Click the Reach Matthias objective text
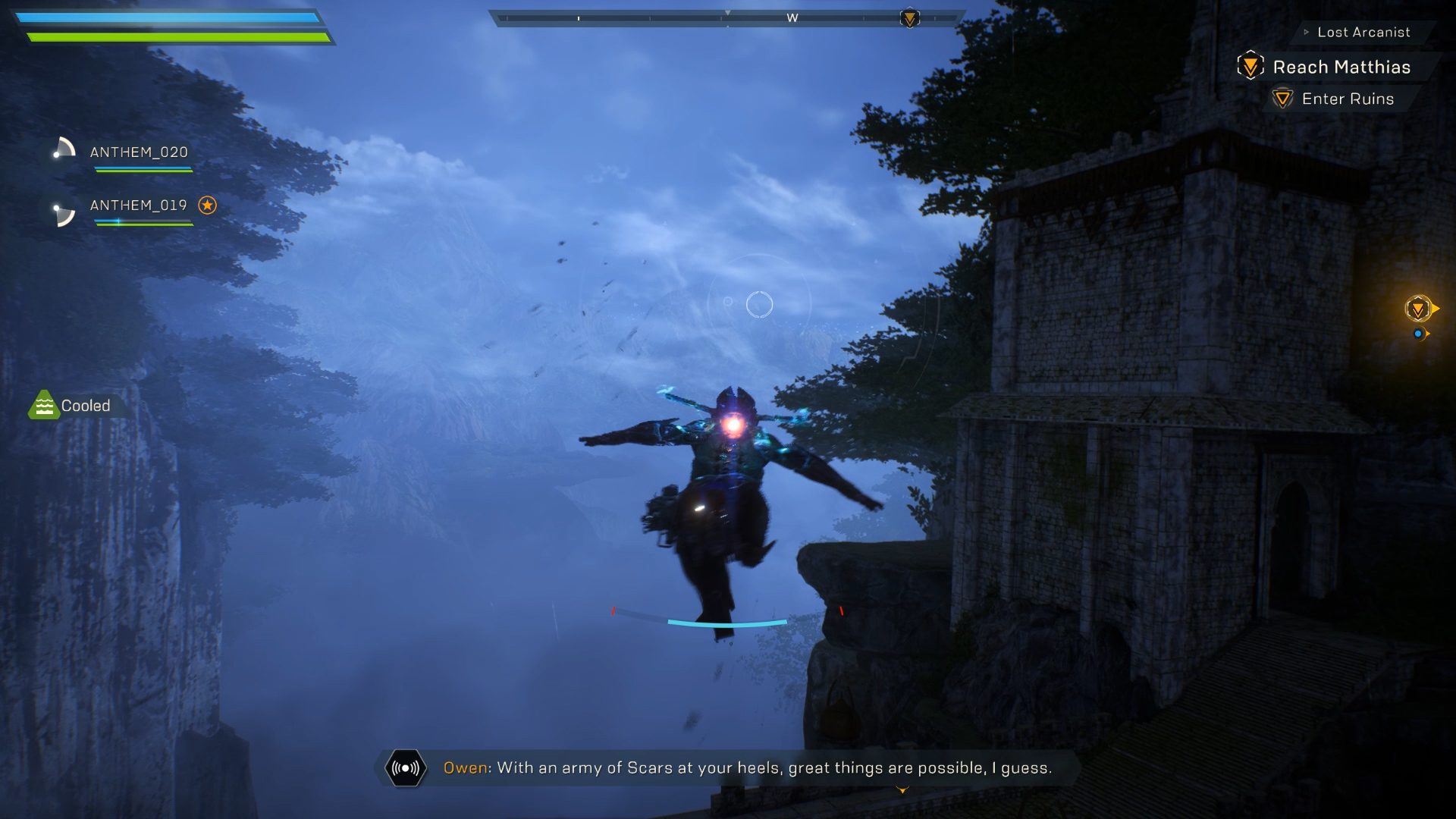This screenshot has height=819, width=1456. point(1341,67)
